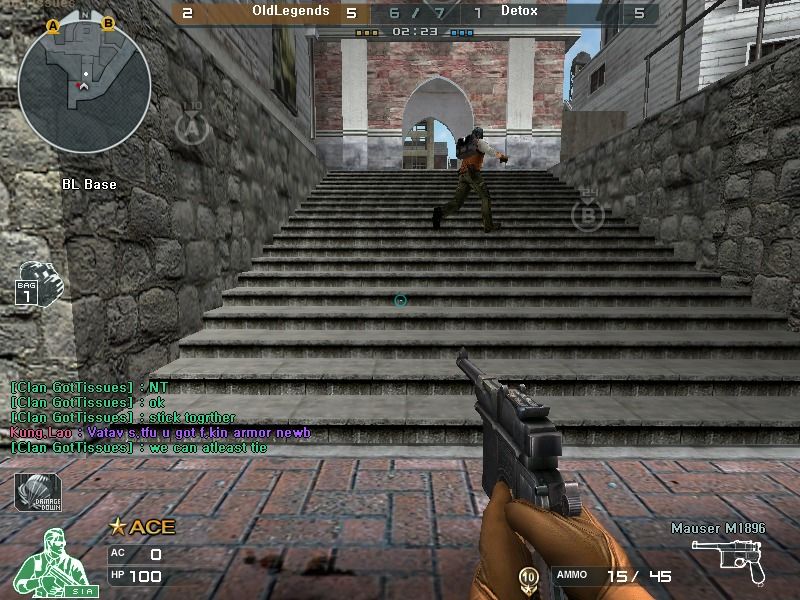
Task: Click the ACE rank badge
Action: point(142,526)
